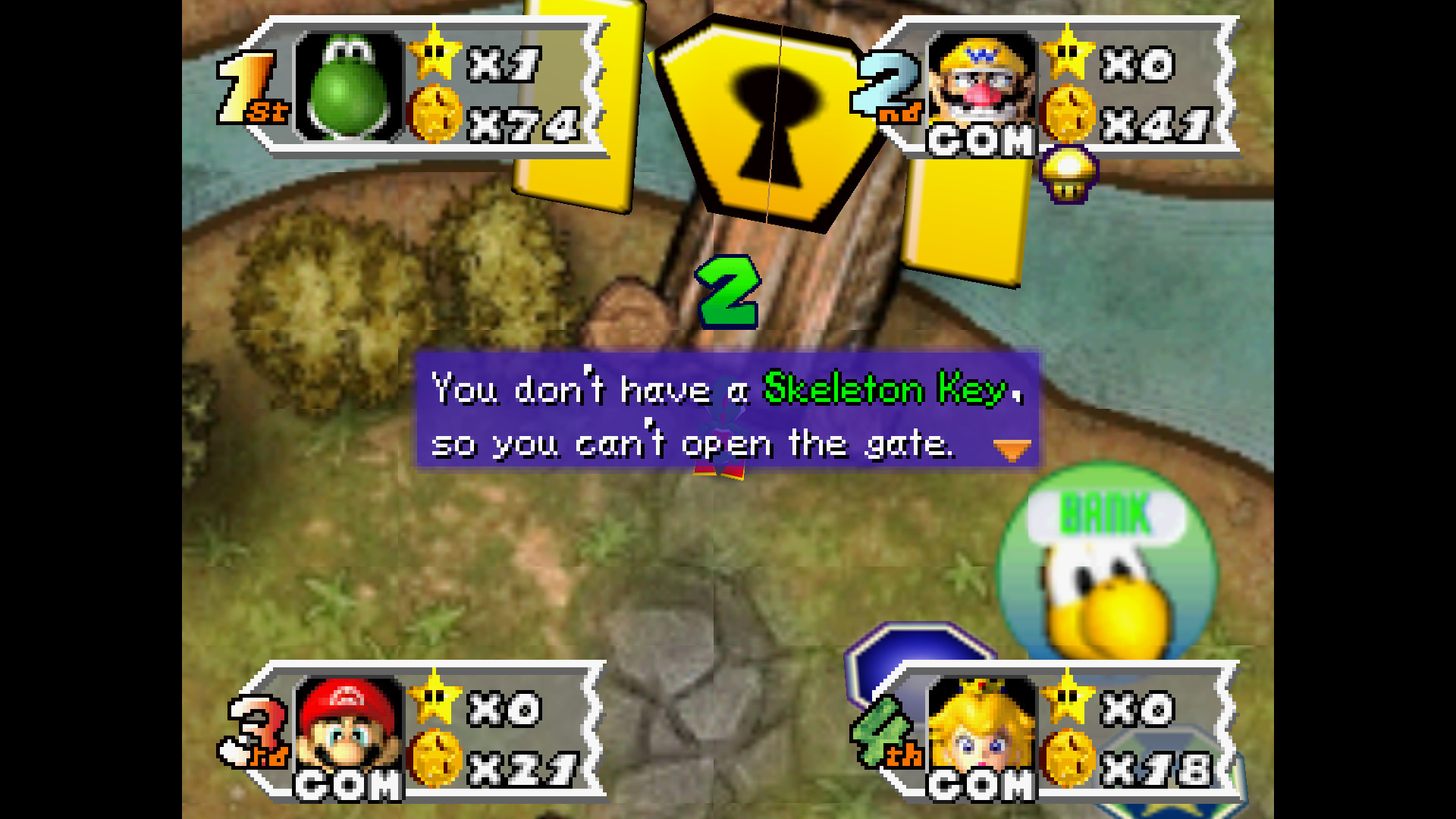Select Yoshi's player portrait
The width and height of the screenshot is (1456, 819).
[x=349, y=87]
